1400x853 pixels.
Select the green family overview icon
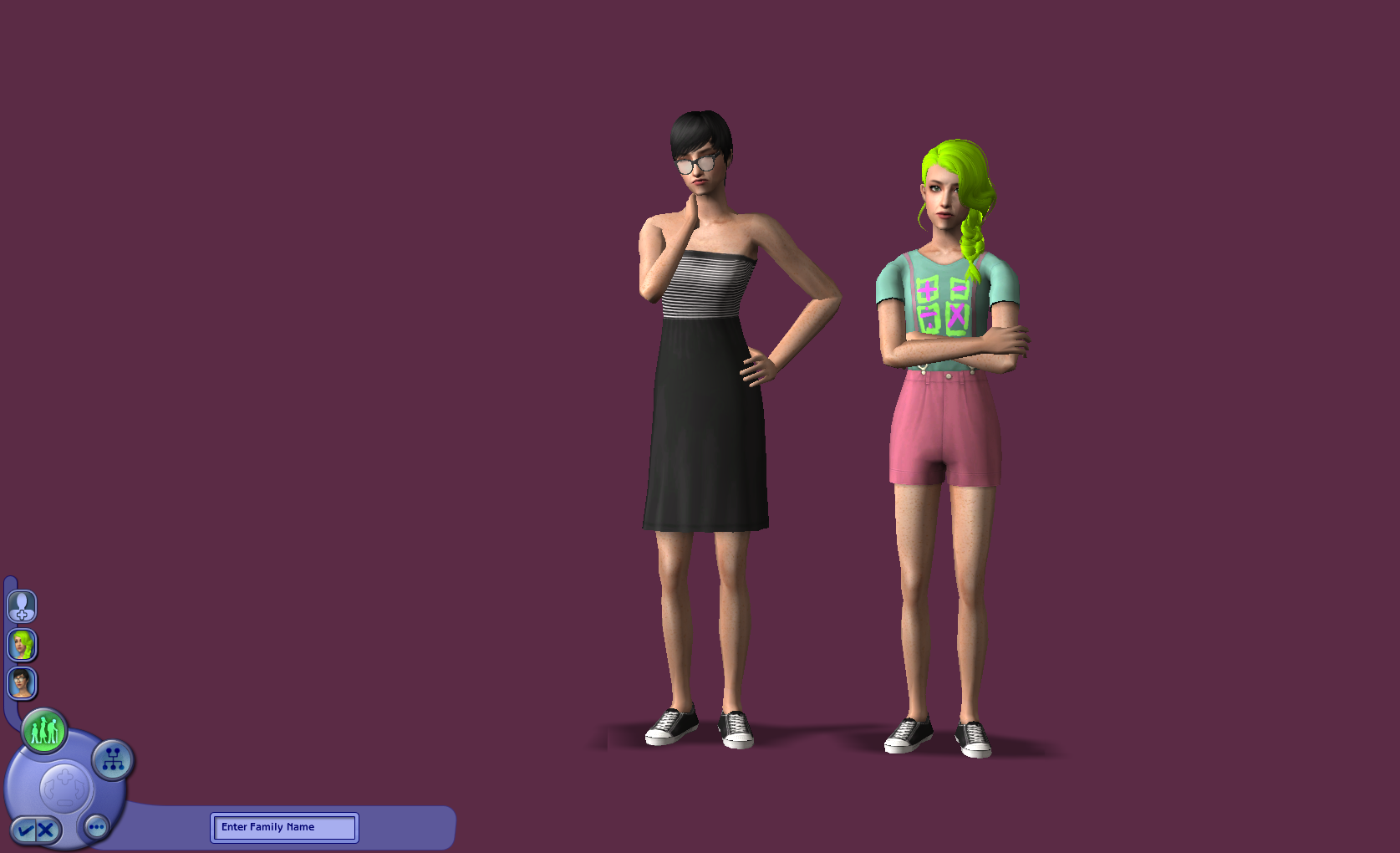click(x=44, y=730)
